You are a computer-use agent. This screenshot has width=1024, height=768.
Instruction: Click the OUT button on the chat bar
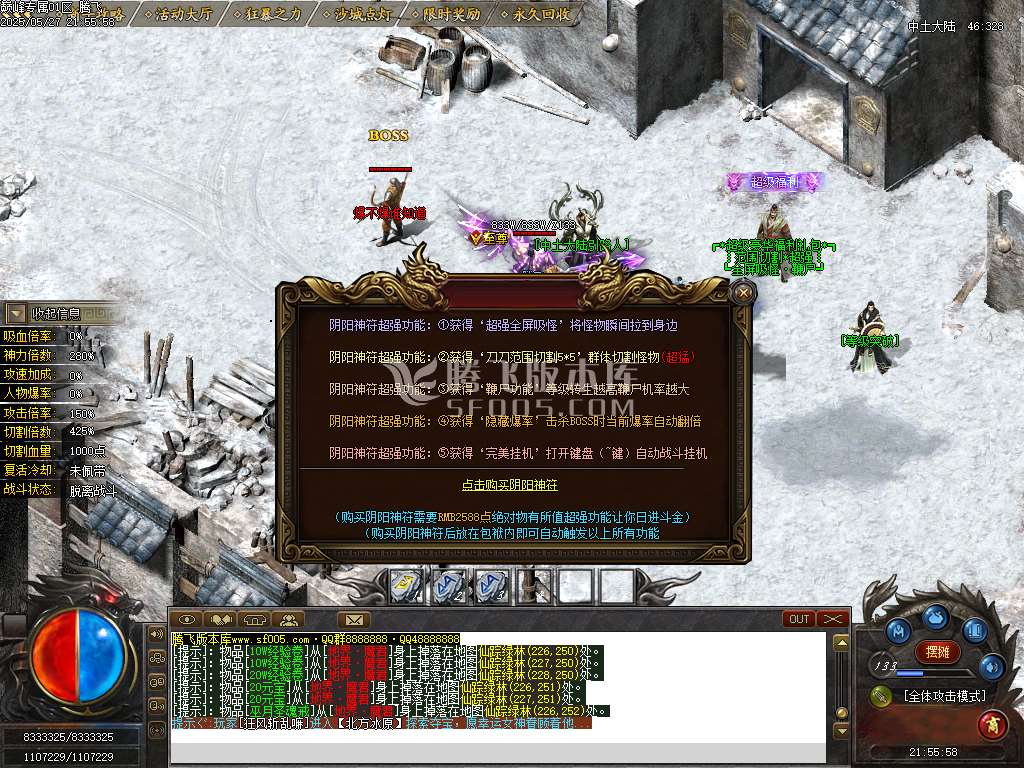pyautogui.click(x=799, y=619)
